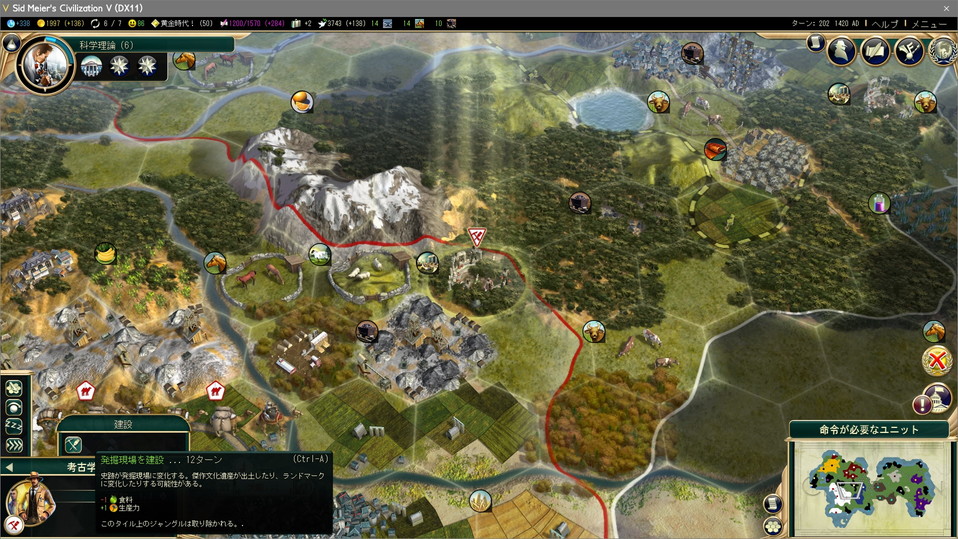Put the archaeologist to sleep
The width and height of the screenshot is (958, 539).
(14, 426)
